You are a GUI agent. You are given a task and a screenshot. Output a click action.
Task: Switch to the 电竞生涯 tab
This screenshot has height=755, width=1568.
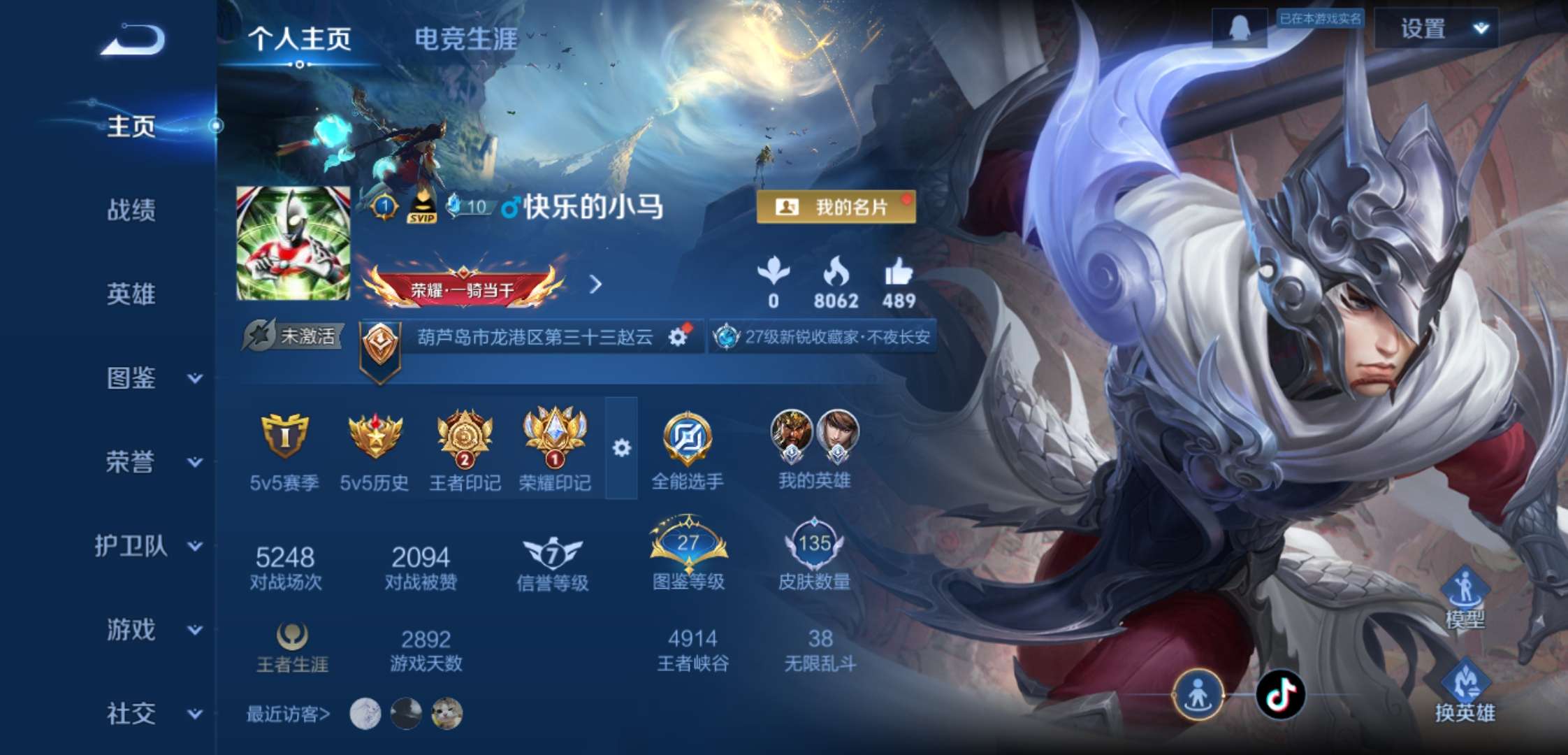point(467,40)
